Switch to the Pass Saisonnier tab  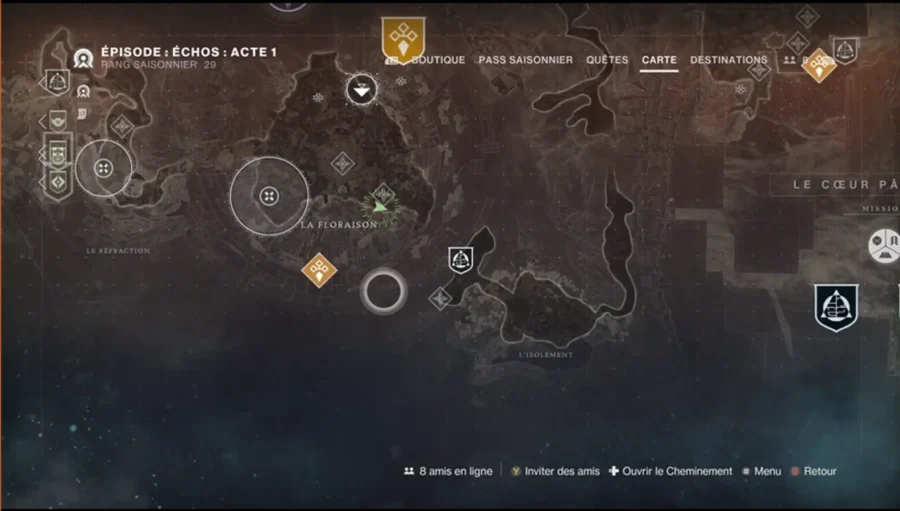pyautogui.click(x=525, y=60)
